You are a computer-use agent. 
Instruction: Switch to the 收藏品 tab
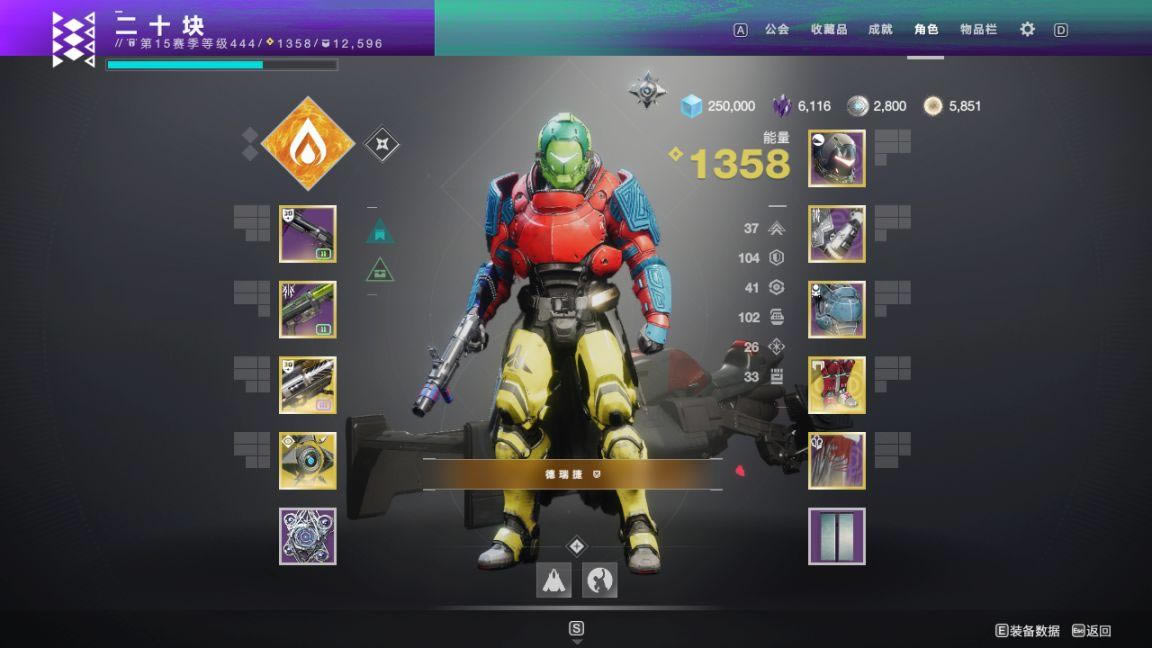pos(829,30)
